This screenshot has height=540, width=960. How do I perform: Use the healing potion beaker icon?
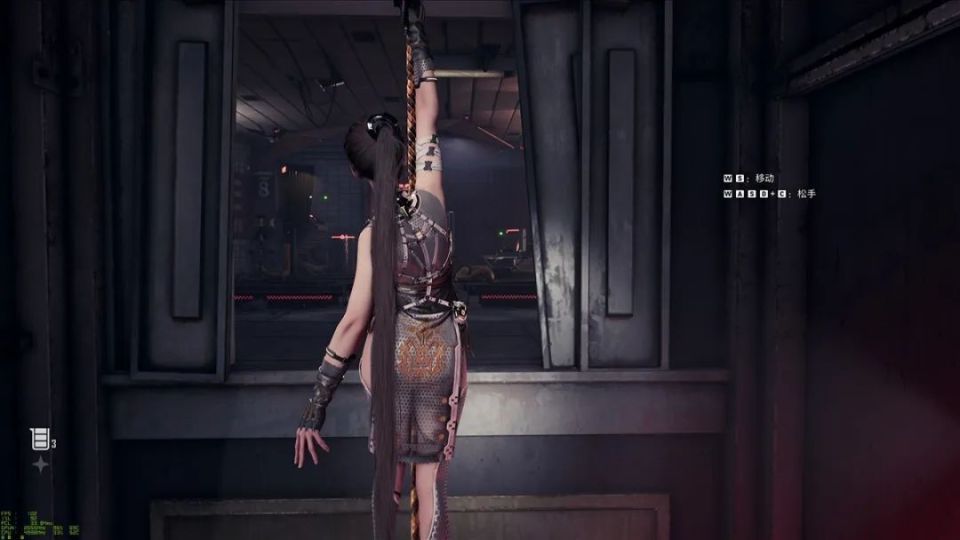pos(39,438)
